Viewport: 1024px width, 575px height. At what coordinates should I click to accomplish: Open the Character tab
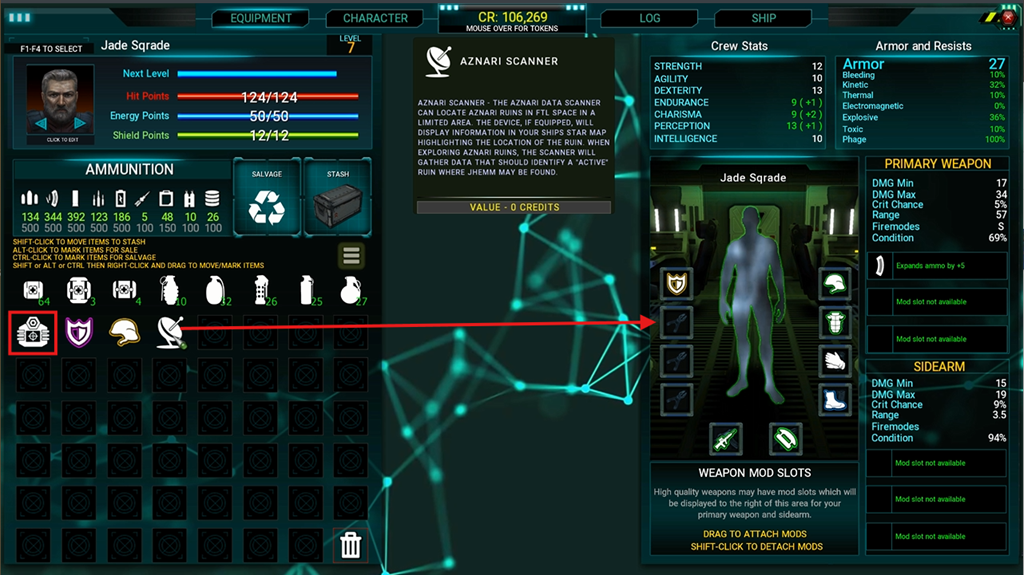(x=375, y=18)
